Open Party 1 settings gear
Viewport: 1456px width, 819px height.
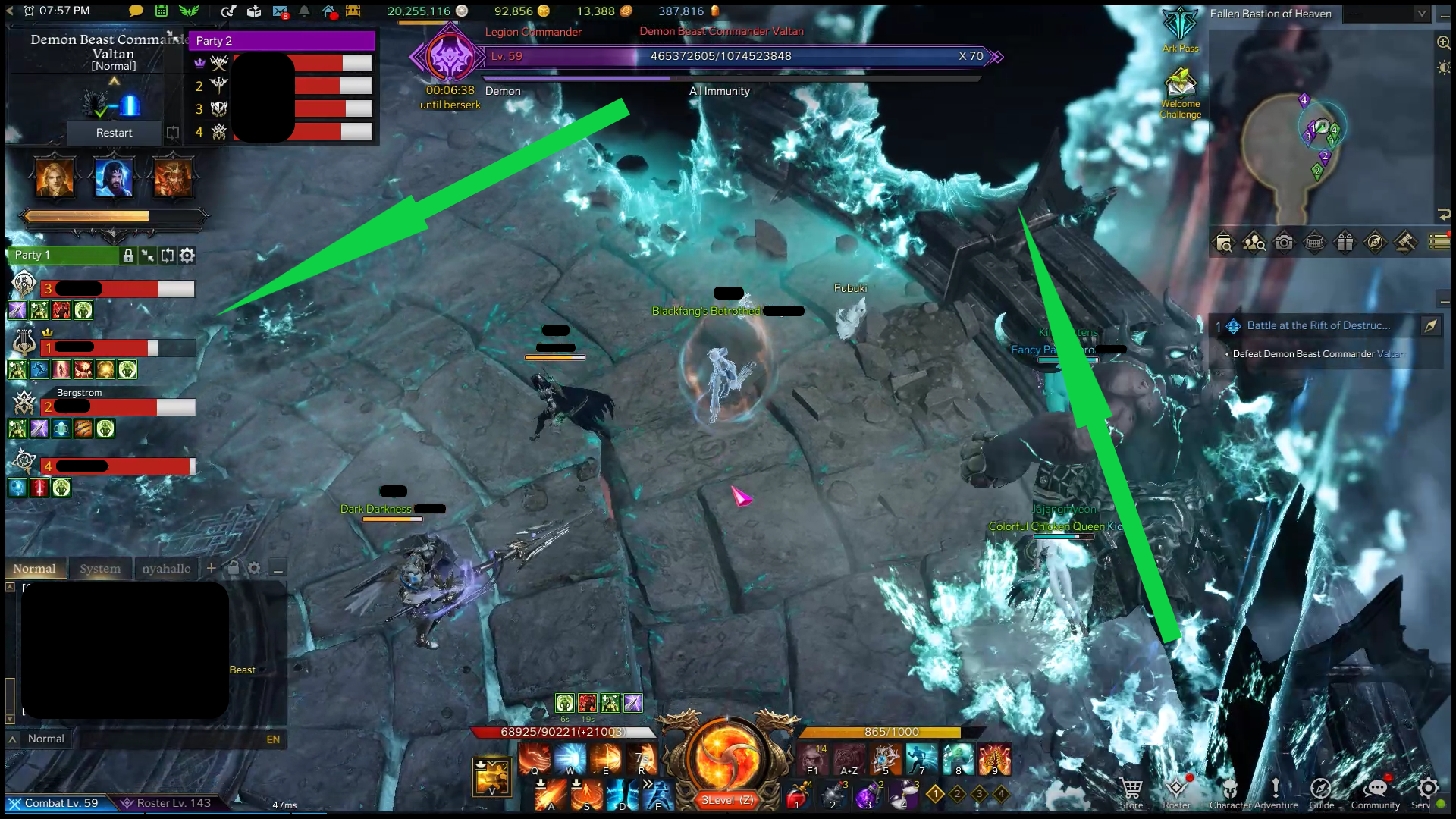click(187, 256)
